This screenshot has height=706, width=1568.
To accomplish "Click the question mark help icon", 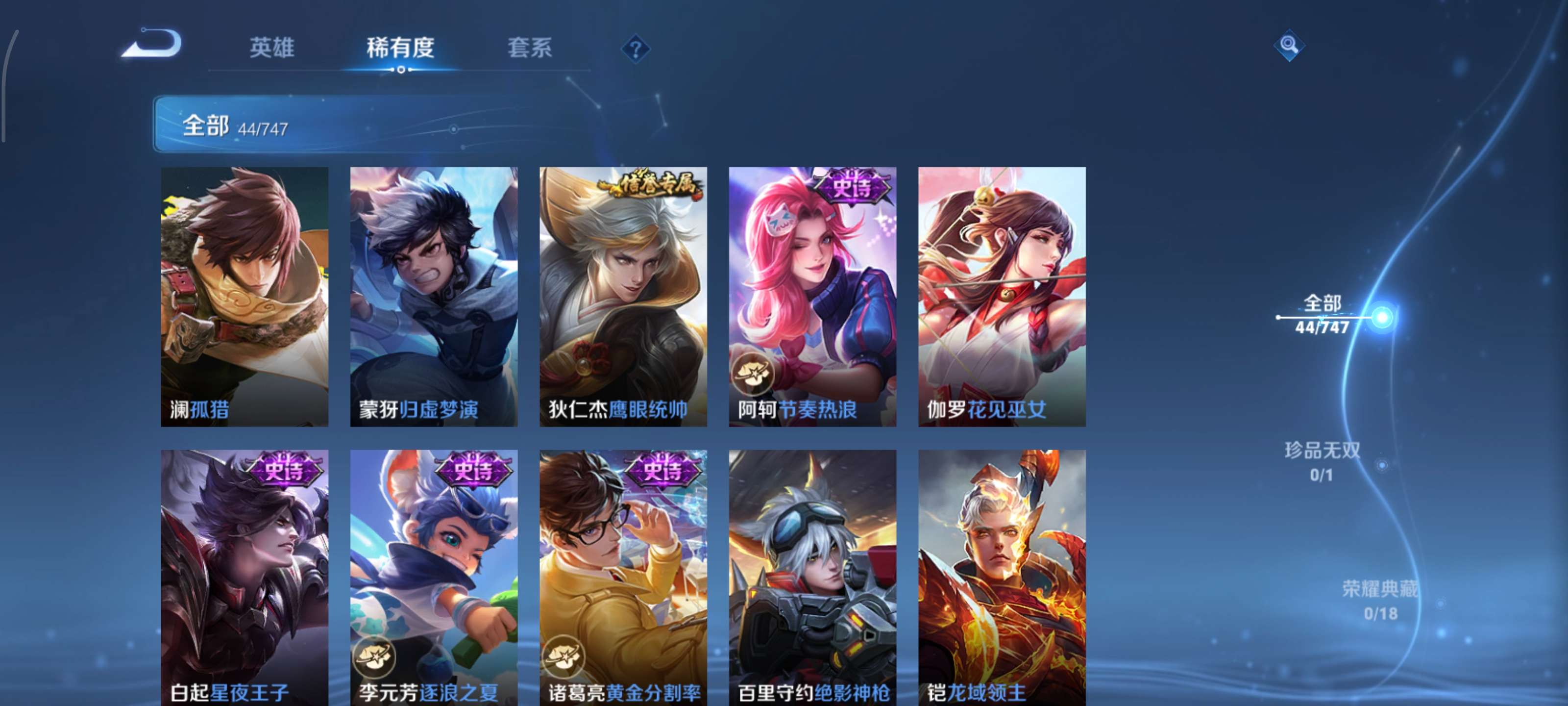I will (x=635, y=48).
